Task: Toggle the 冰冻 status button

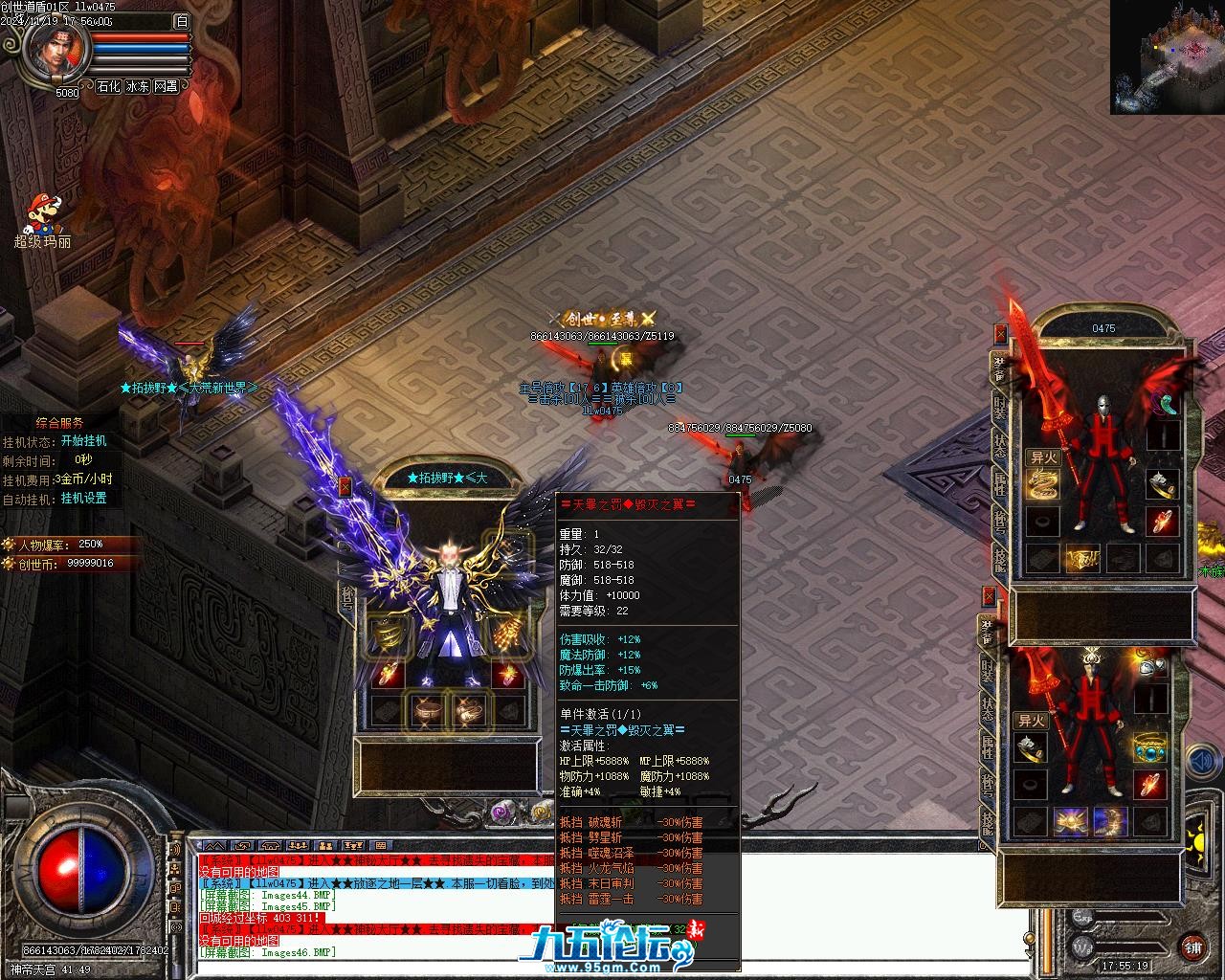Action: coord(137,86)
